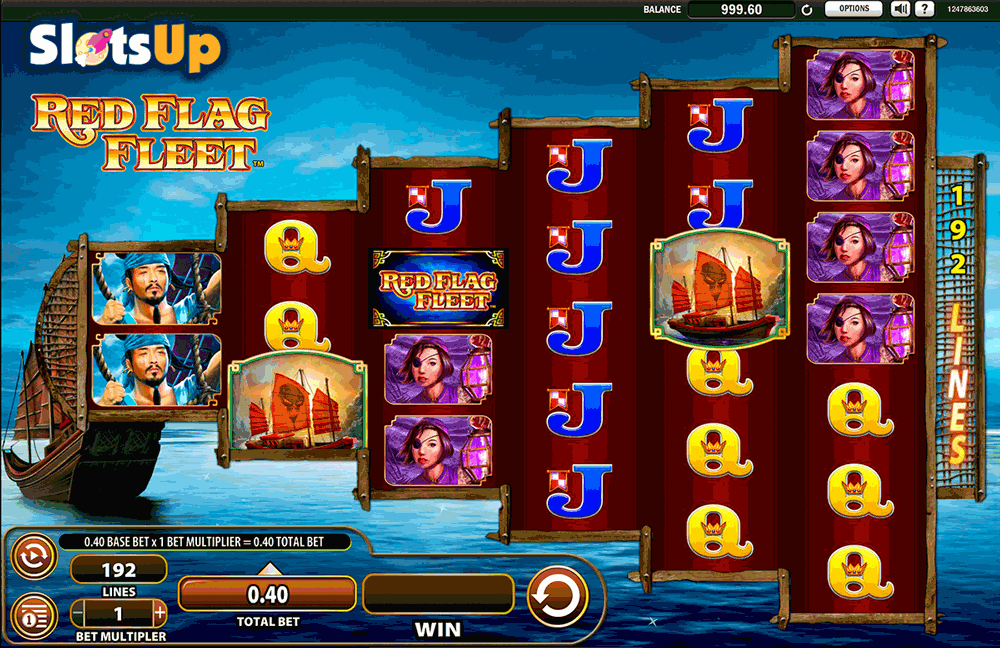The width and height of the screenshot is (1000, 648).
Task: Toggle the sound speaker button
Action: click(900, 9)
